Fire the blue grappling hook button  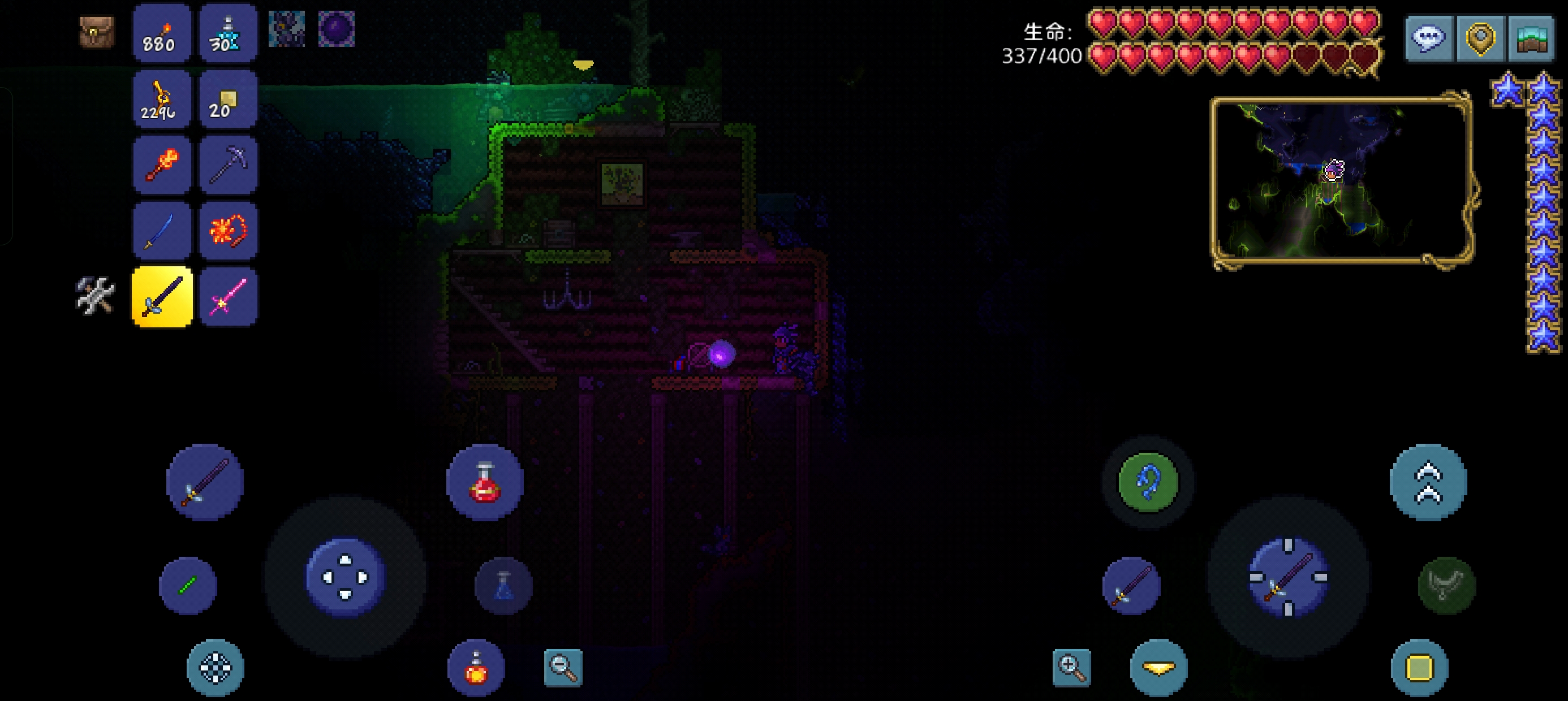[x=1148, y=482]
